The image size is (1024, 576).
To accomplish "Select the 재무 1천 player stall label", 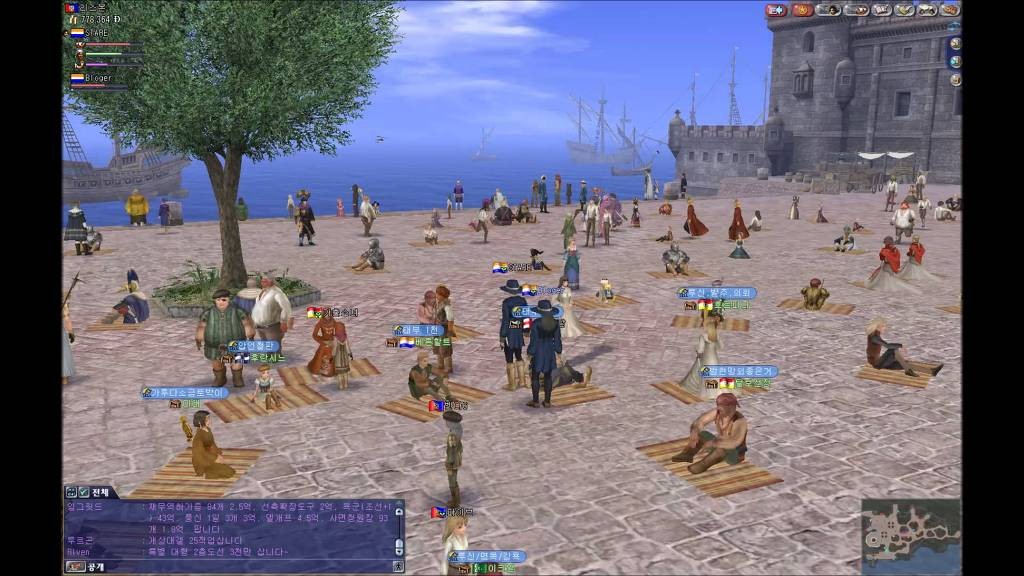I will point(419,330).
